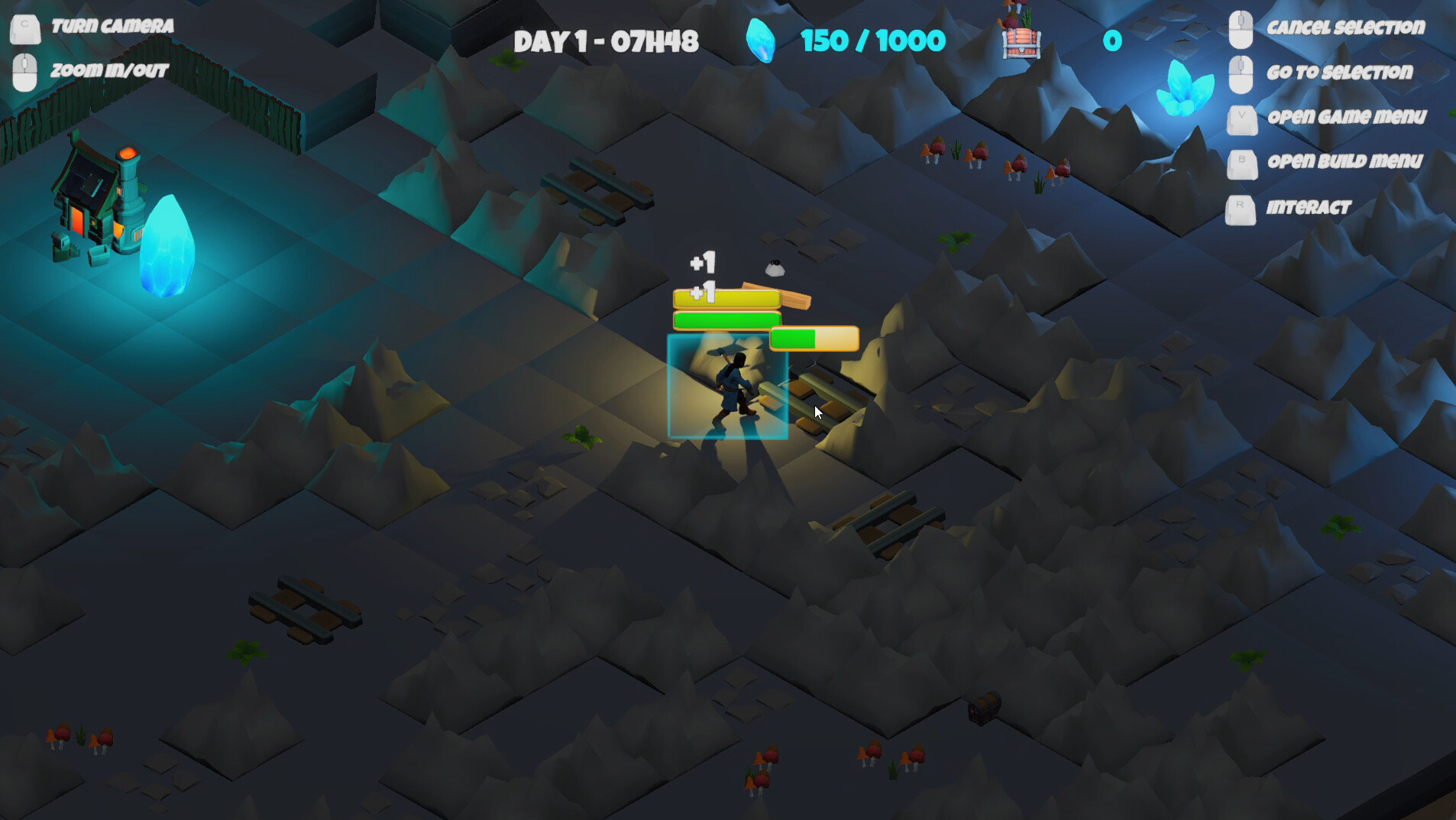
Task: Toggle selection off via Cancel Selection control
Action: [1346, 28]
